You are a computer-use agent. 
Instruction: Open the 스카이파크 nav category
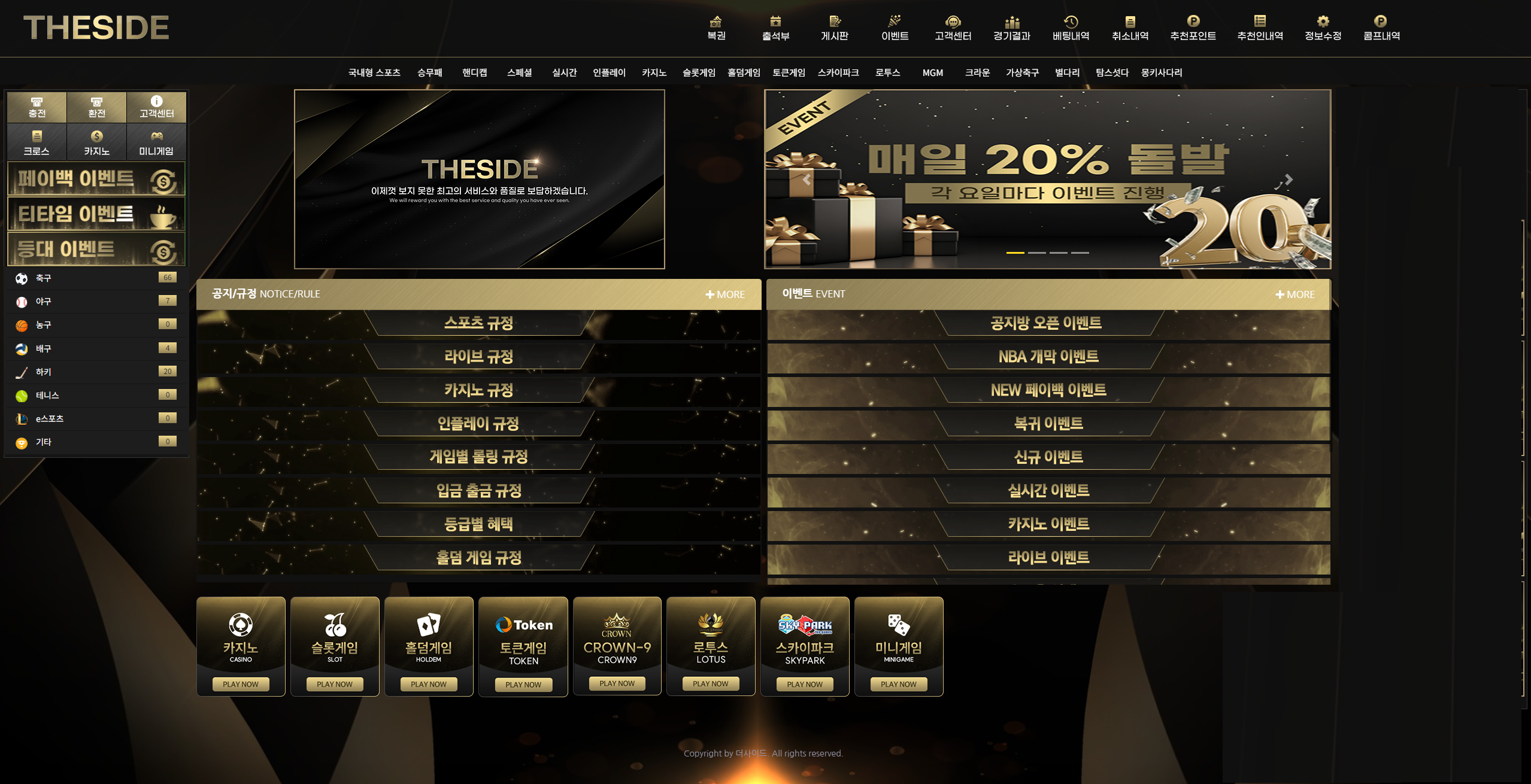[x=838, y=72]
